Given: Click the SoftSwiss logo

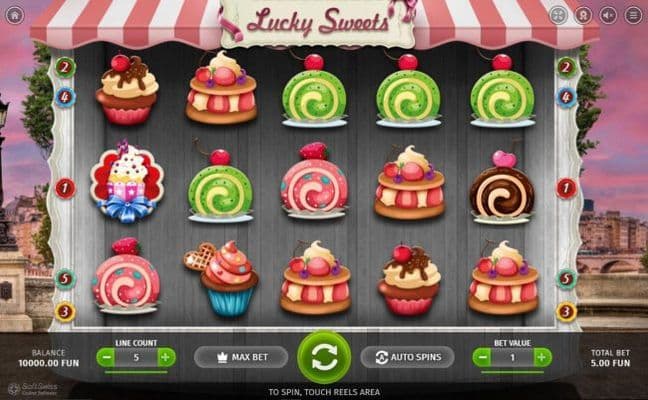Looking at the screenshot, I should [33, 388].
